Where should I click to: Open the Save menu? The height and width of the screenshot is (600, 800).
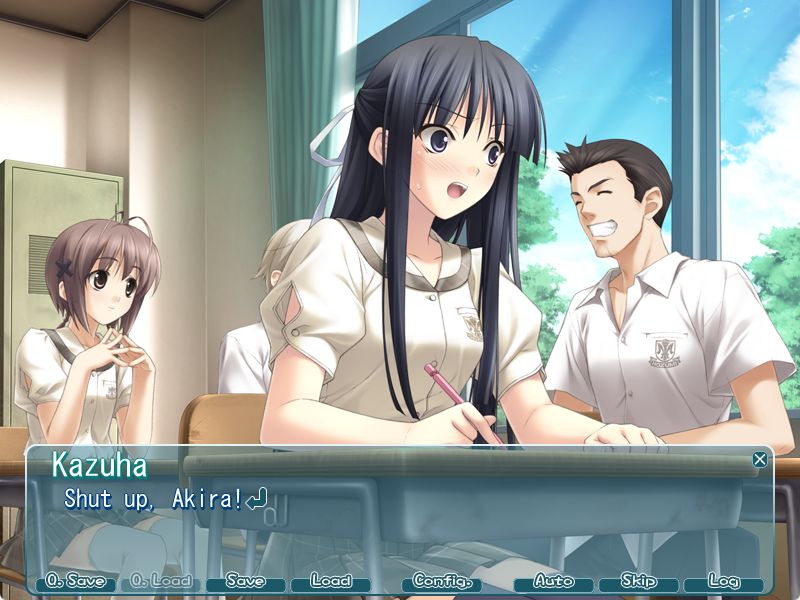[246, 582]
